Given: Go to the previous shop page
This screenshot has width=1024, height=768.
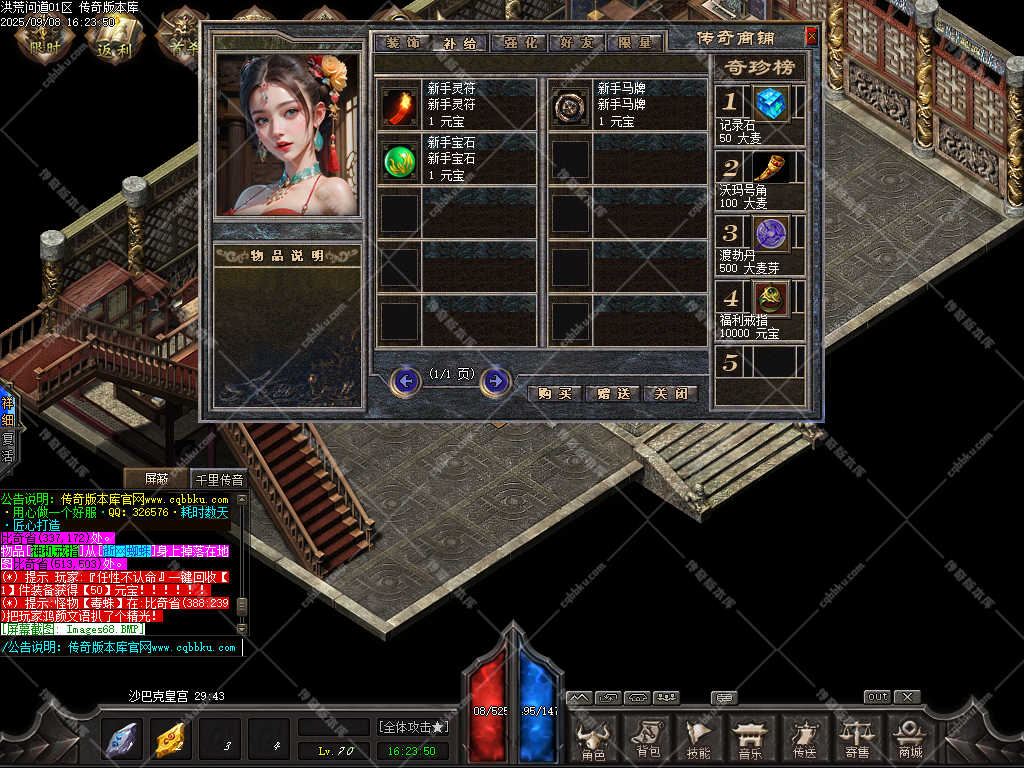Looking at the screenshot, I should (405, 381).
